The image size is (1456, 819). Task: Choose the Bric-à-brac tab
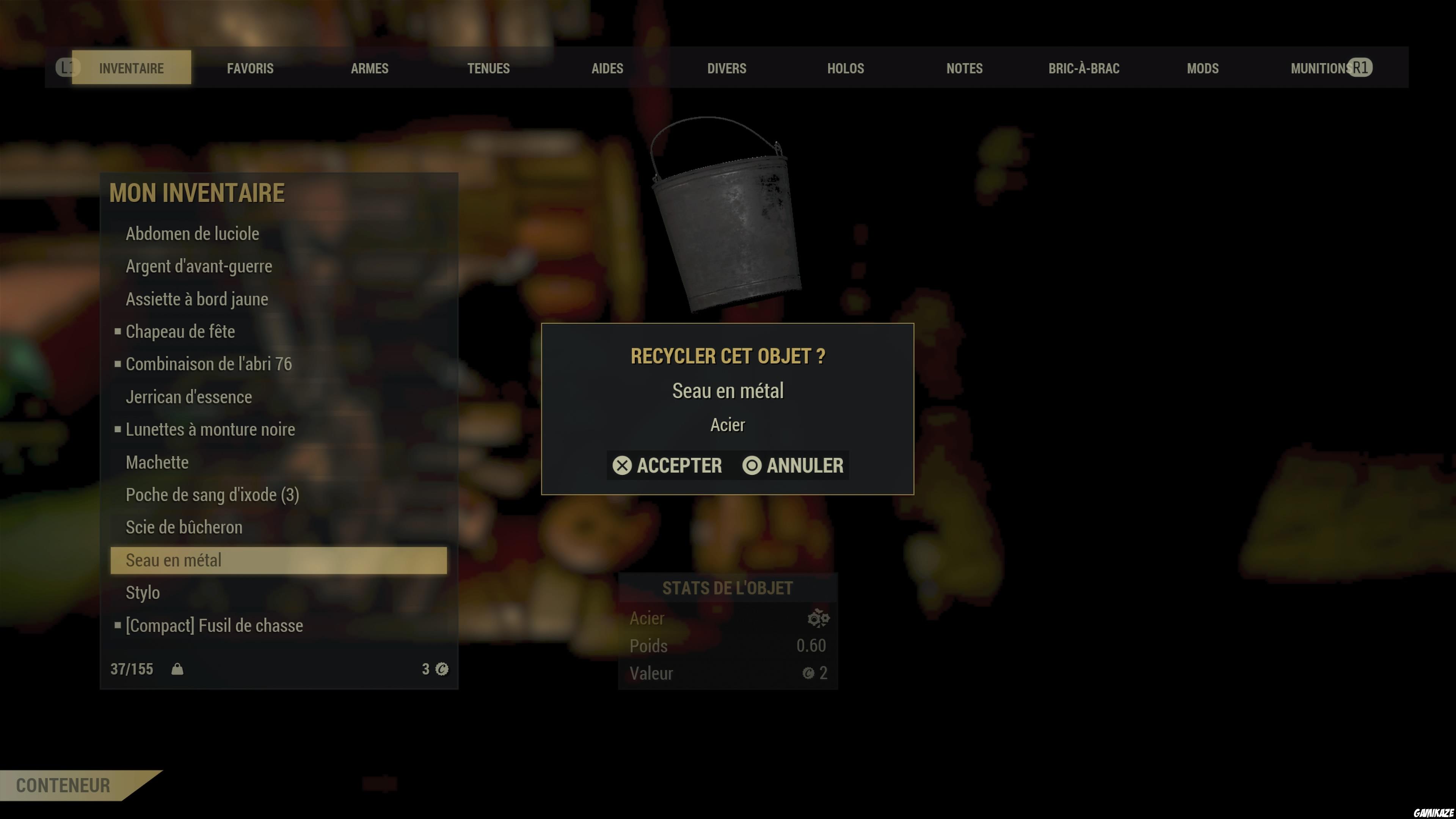pyautogui.click(x=1084, y=68)
